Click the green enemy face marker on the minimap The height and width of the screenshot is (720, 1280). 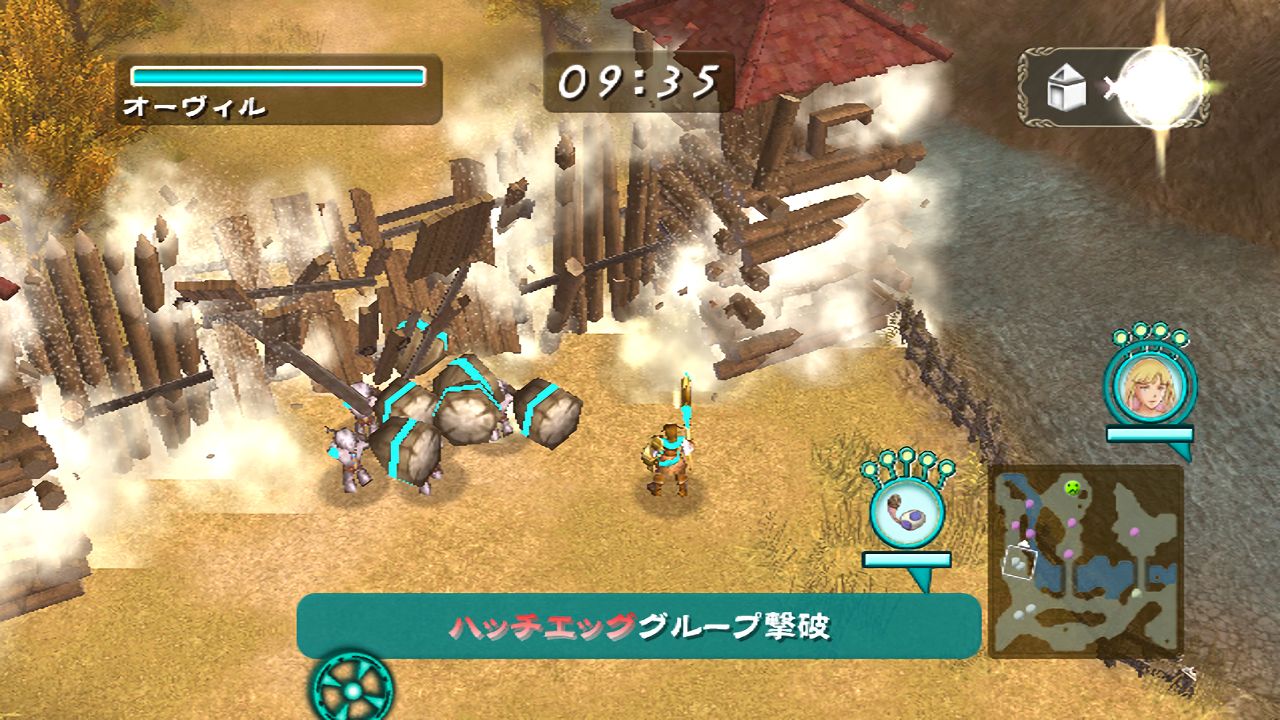coord(1071,488)
